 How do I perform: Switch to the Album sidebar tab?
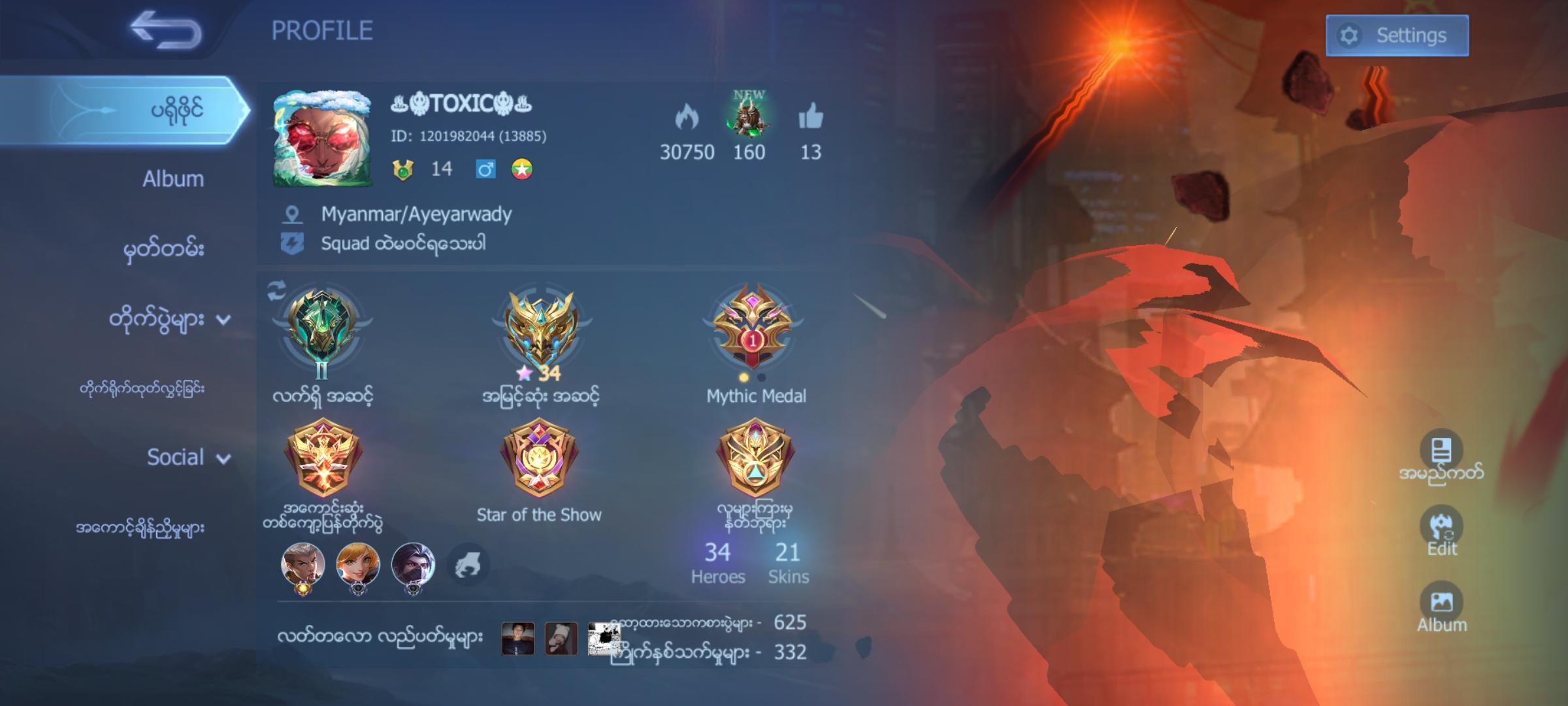(x=171, y=178)
